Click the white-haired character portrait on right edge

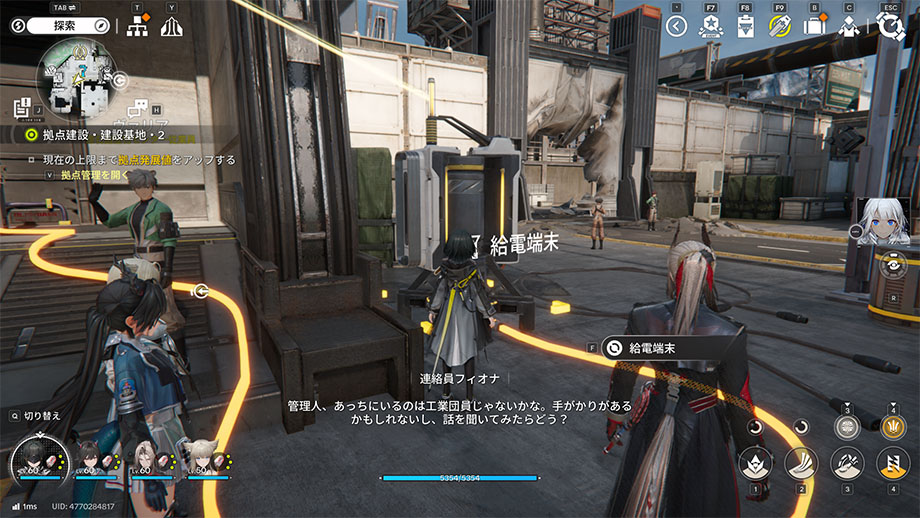[884, 220]
